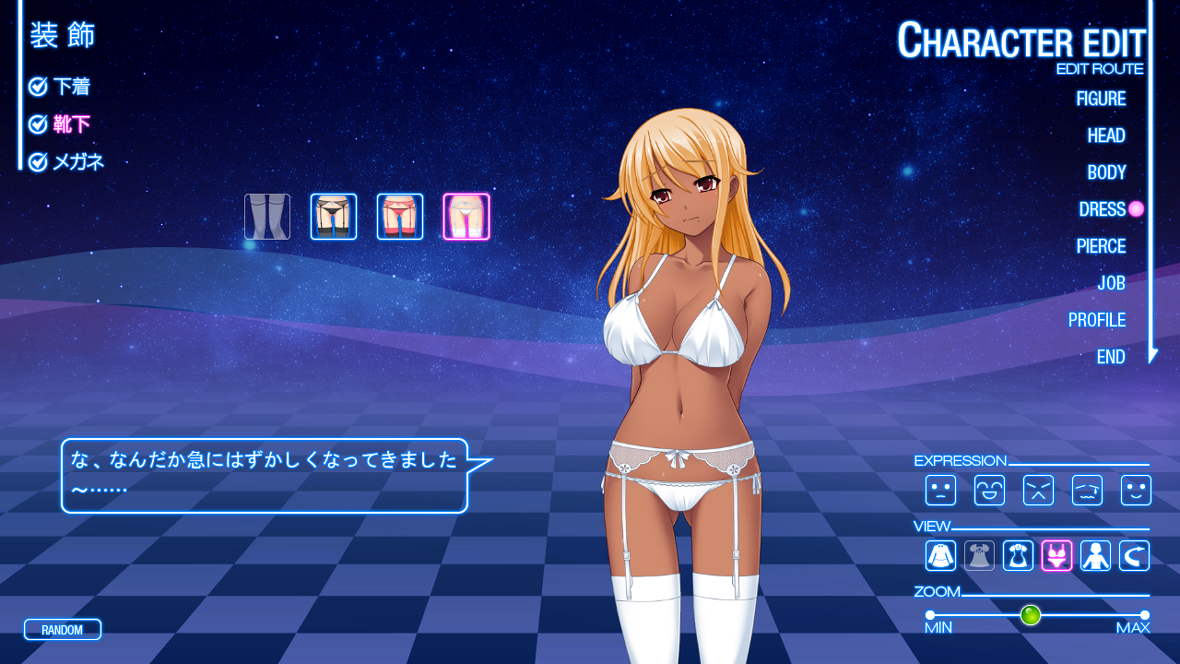Activate the rotate arrow view icon

(x=1134, y=555)
